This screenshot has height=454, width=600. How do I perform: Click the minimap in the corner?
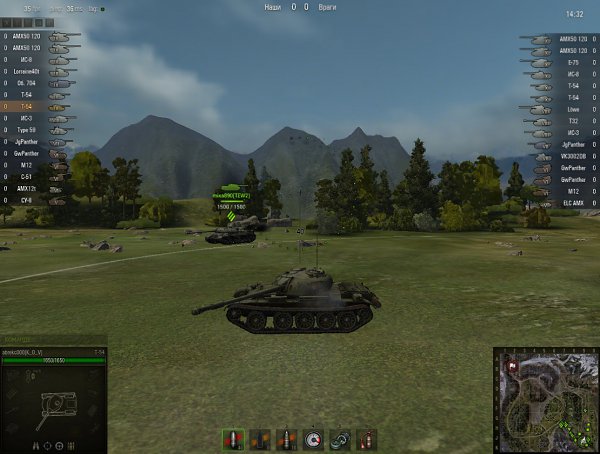coord(545,399)
